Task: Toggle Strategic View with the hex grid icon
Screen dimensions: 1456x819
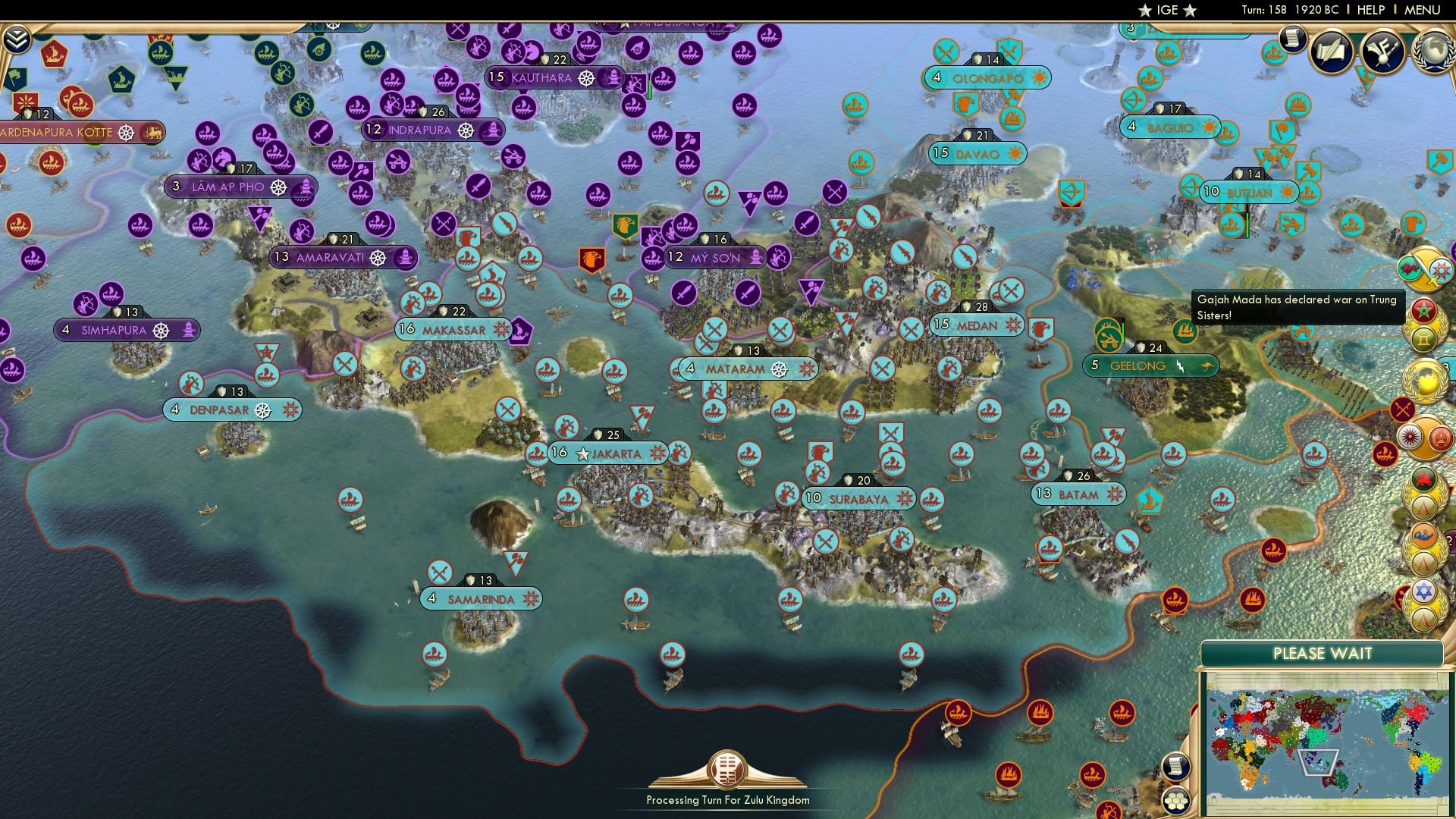Action: tap(1175, 801)
